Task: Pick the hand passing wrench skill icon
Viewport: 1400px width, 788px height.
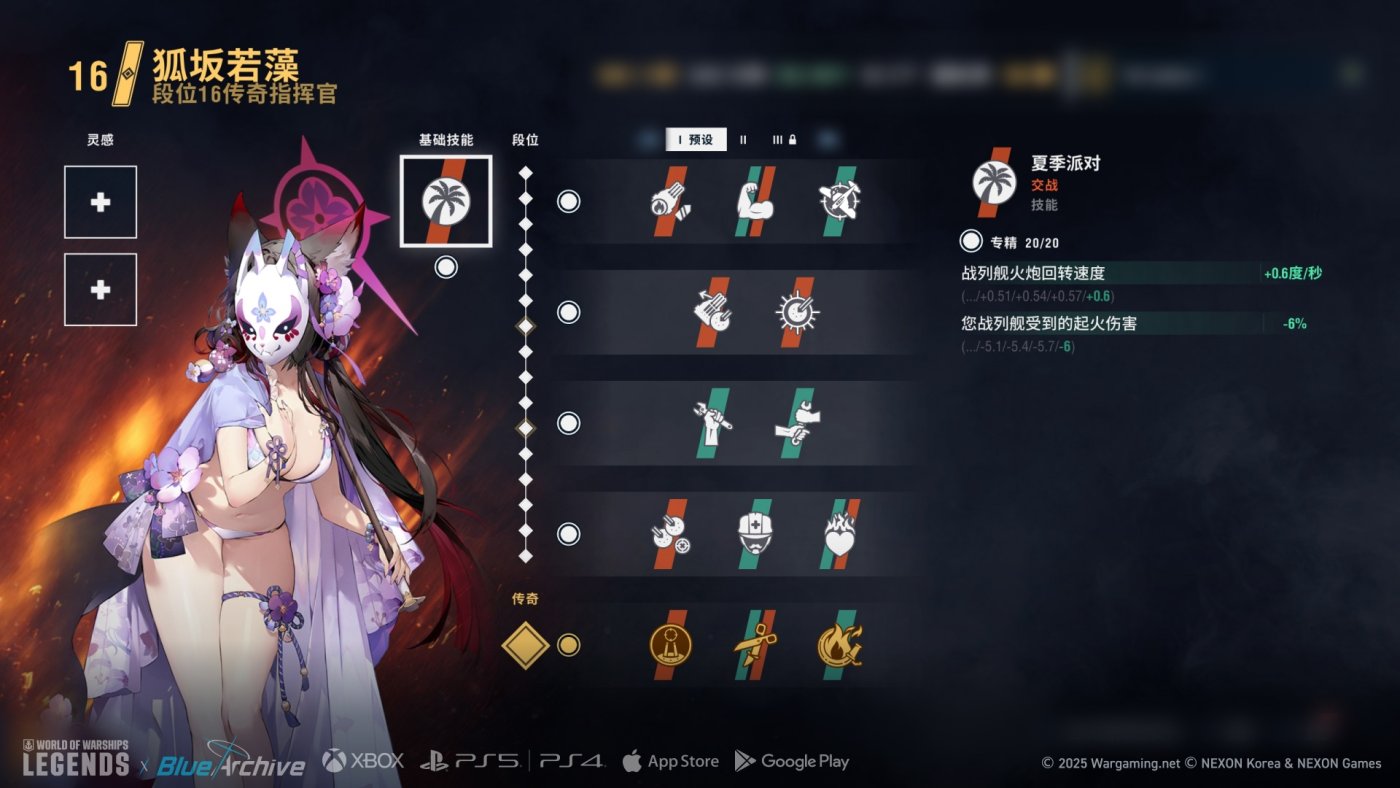Action: (x=797, y=423)
